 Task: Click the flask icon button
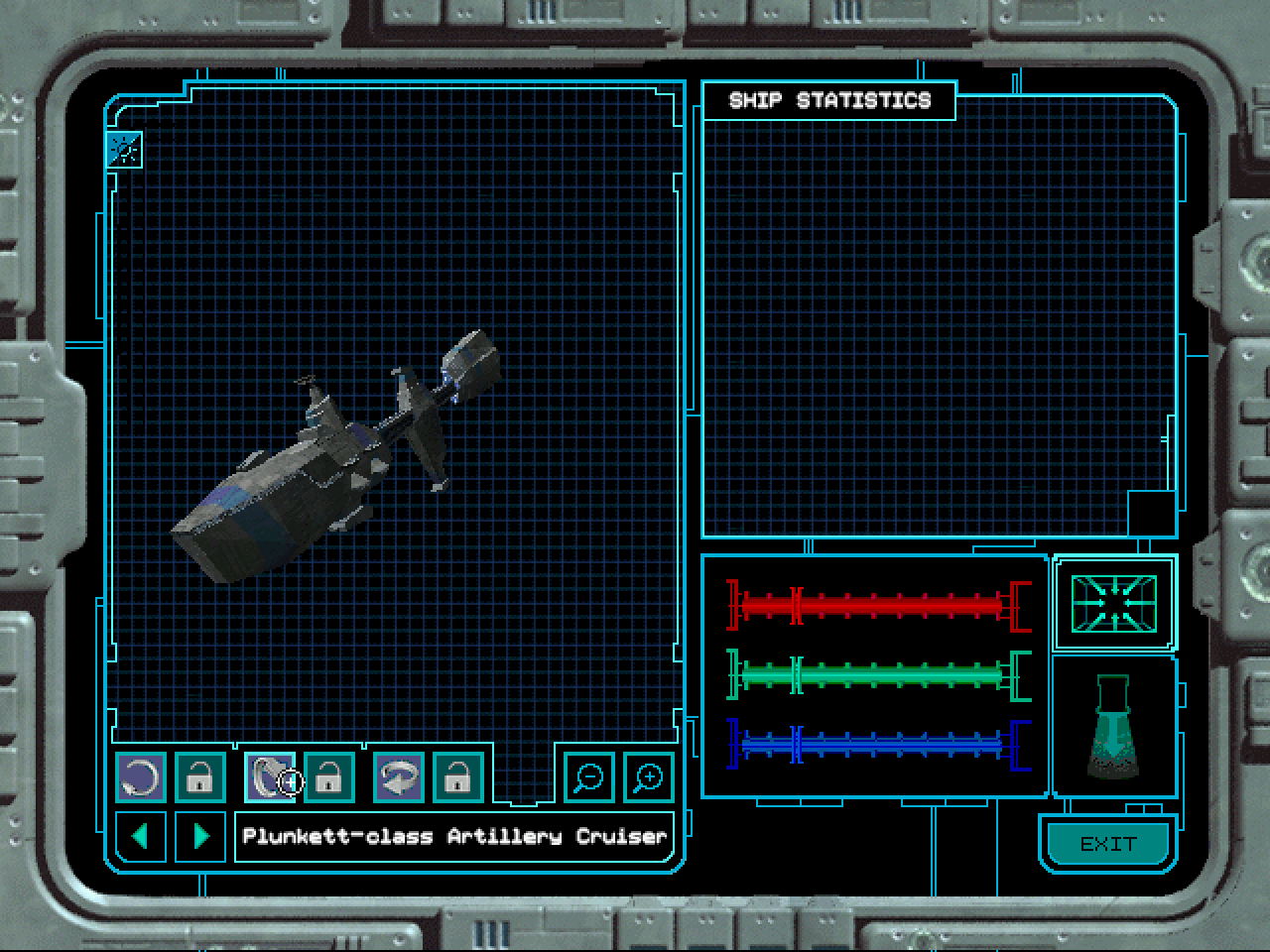click(x=1114, y=726)
